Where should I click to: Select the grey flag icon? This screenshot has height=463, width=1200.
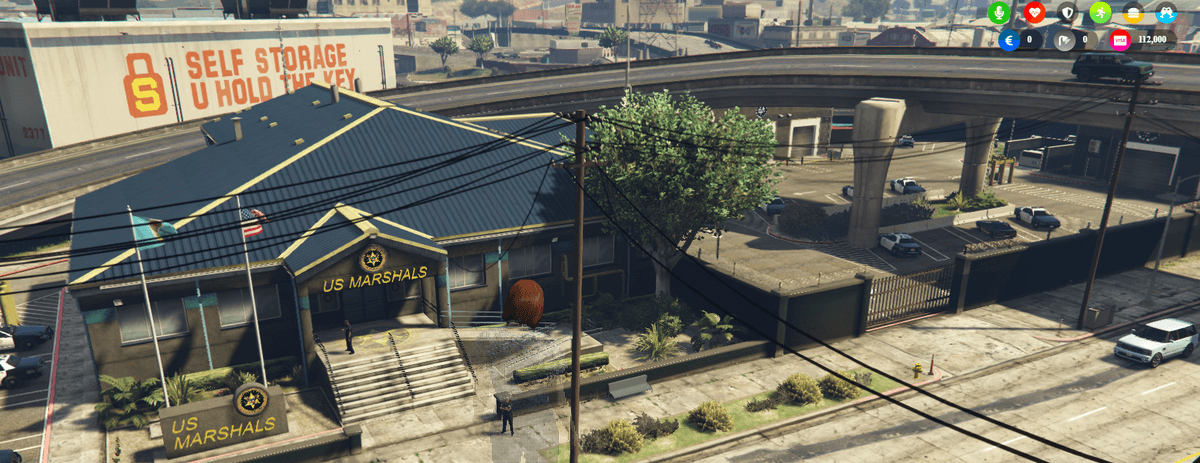pos(1064,40)
